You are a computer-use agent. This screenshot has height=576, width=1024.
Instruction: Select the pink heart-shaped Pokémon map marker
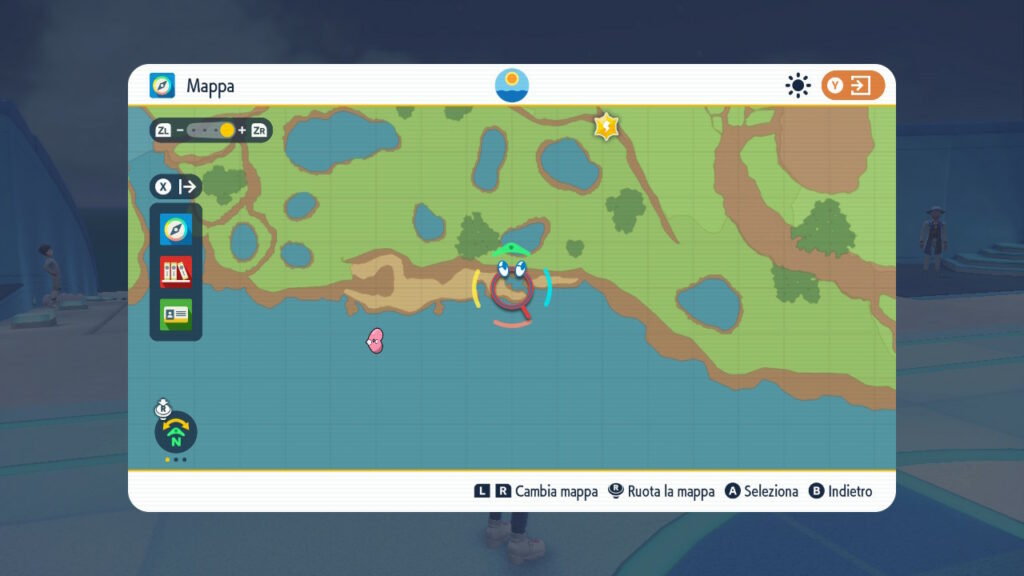[375, 342]
